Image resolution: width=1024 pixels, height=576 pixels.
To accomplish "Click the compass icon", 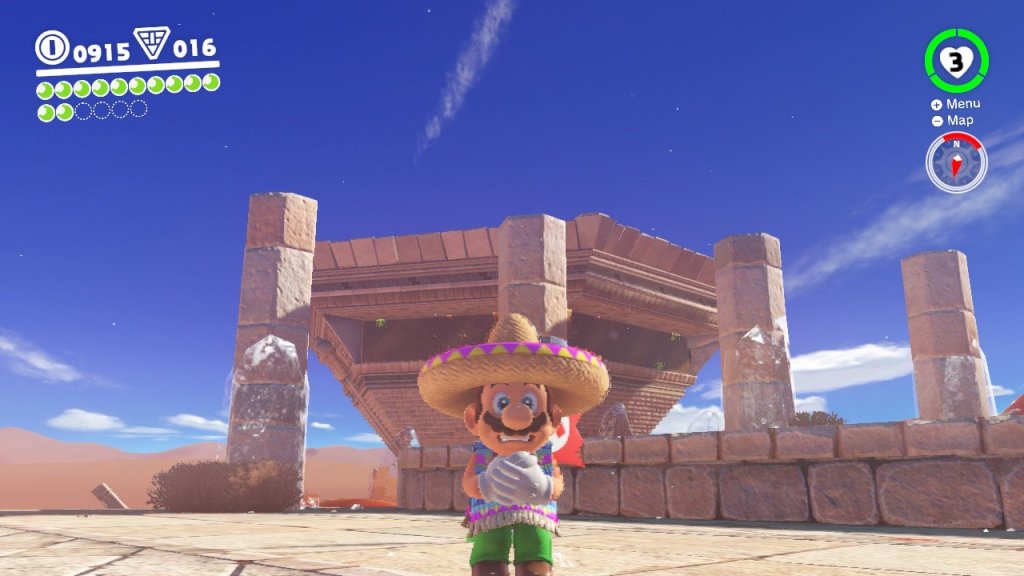I will tap(956, 163).
